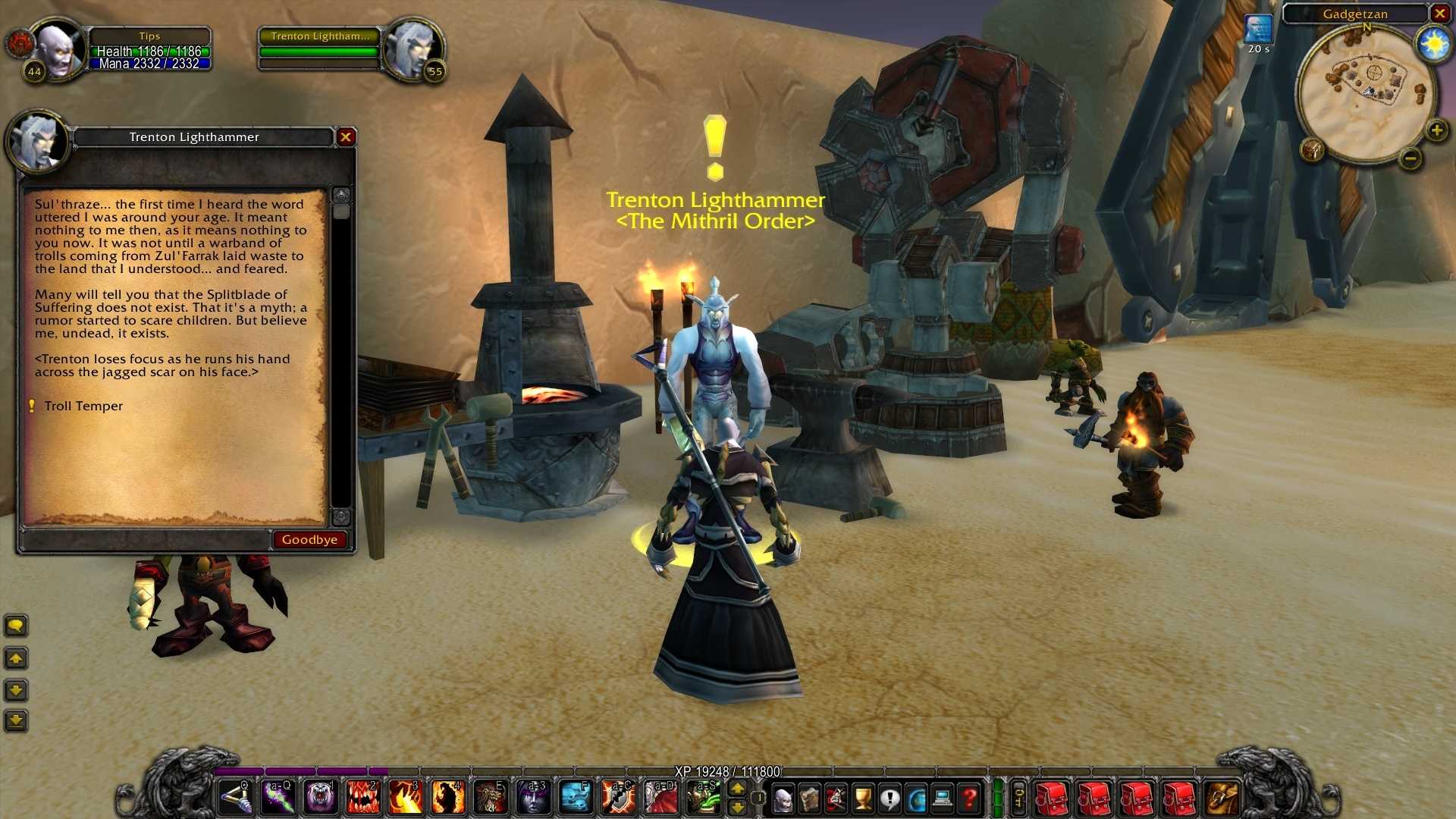Open the golden chalice micro button
The width and height of the screenshot is (1456, 819).
(x=863, y=799)
